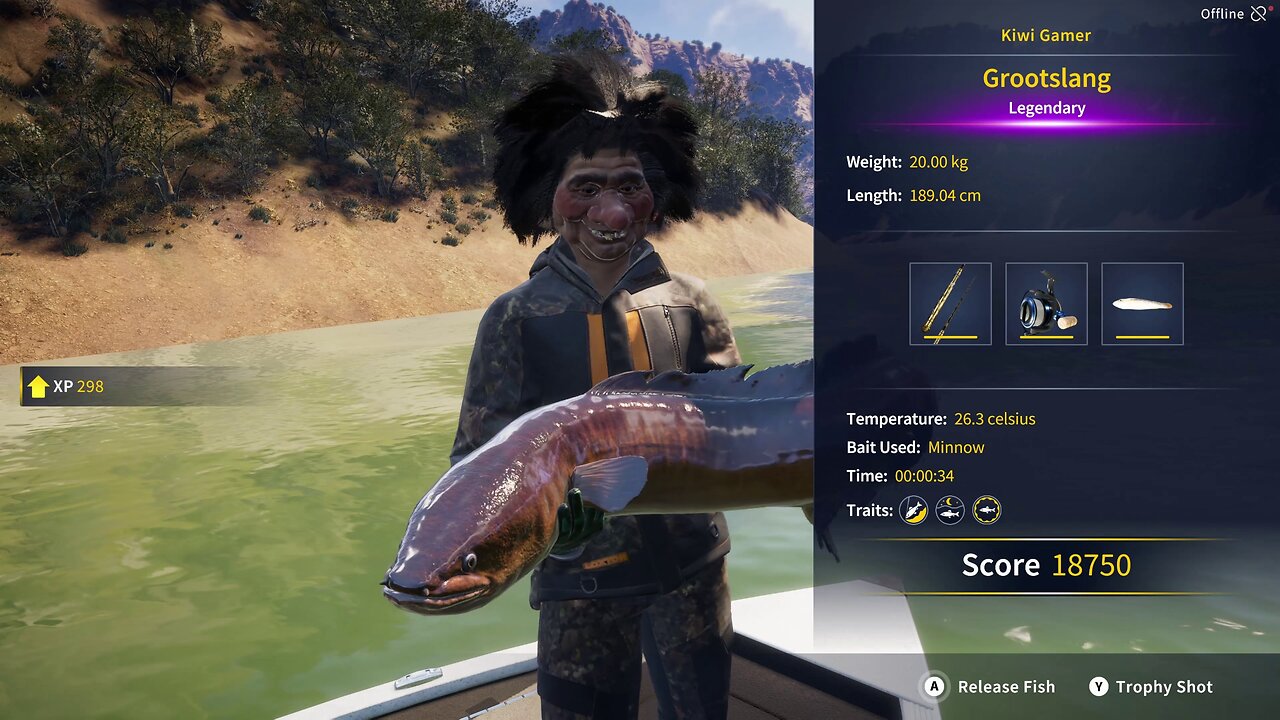Show the hooked fish on line trait
Image resolution: width=1280 pixels, height=720 pixels.
coord(913,511)
